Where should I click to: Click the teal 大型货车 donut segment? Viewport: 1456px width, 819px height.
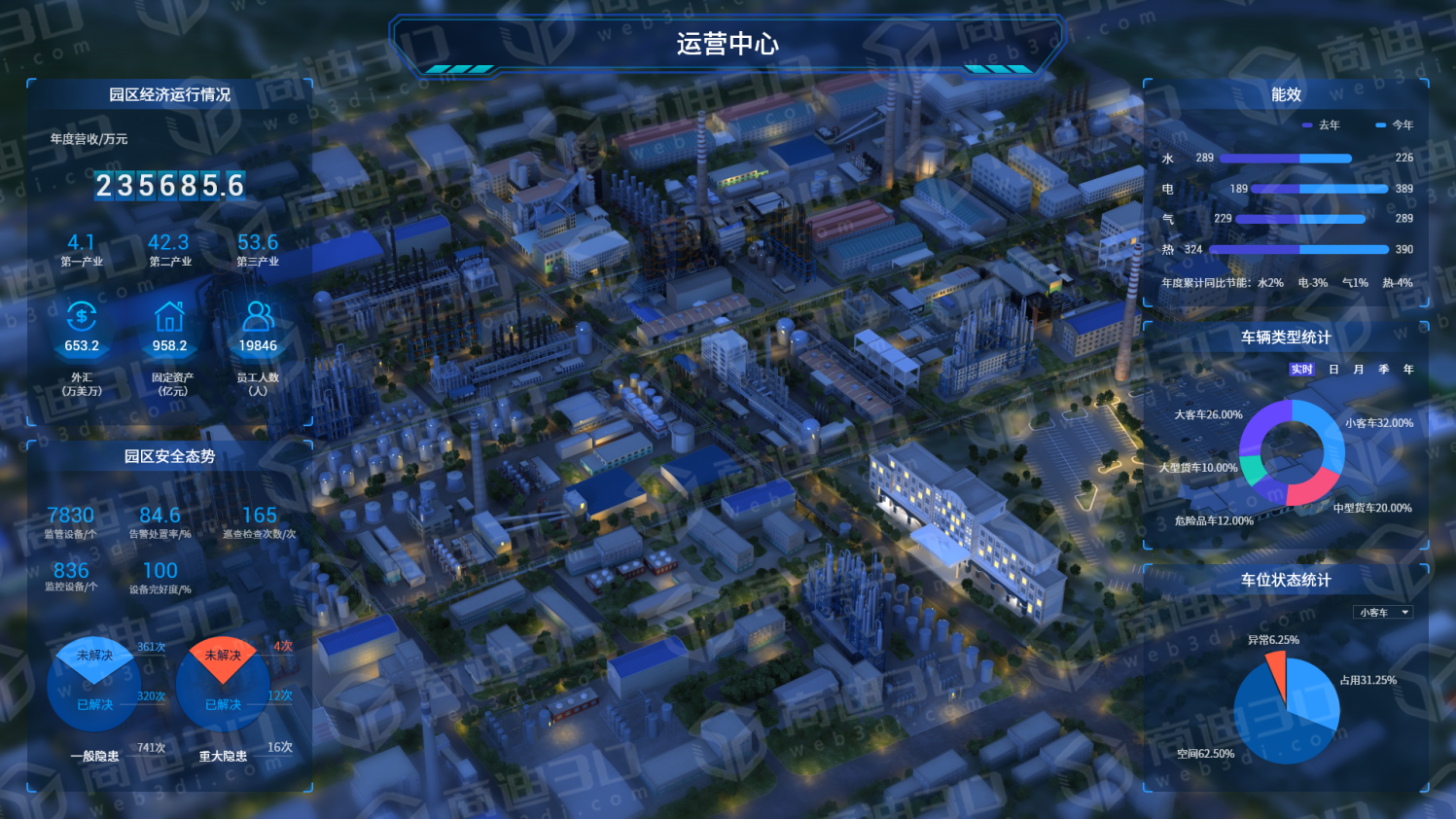tap(1253, 472)
